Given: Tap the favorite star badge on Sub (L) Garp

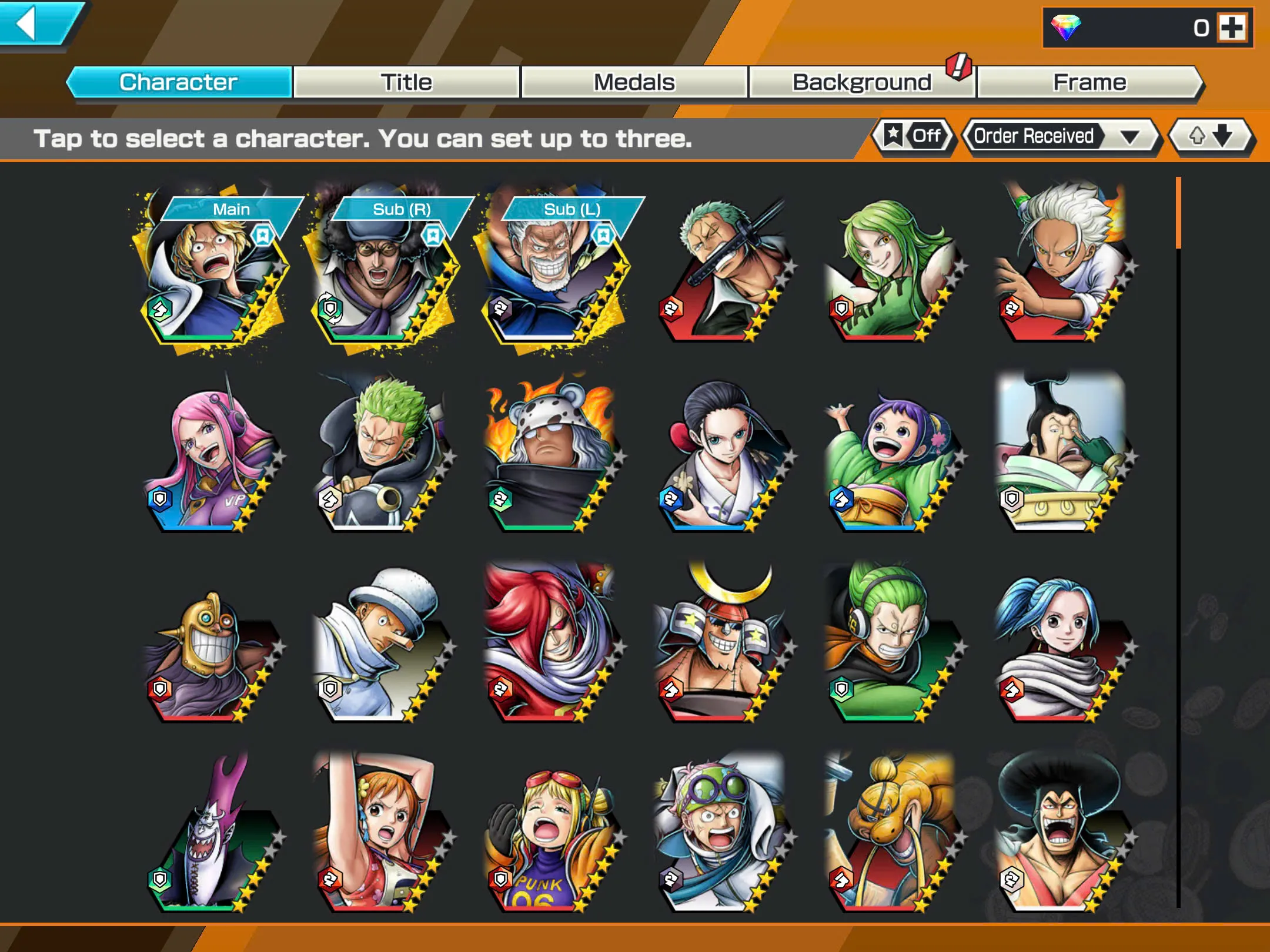Looking at the screenshot, I should (x=604, y=234).
